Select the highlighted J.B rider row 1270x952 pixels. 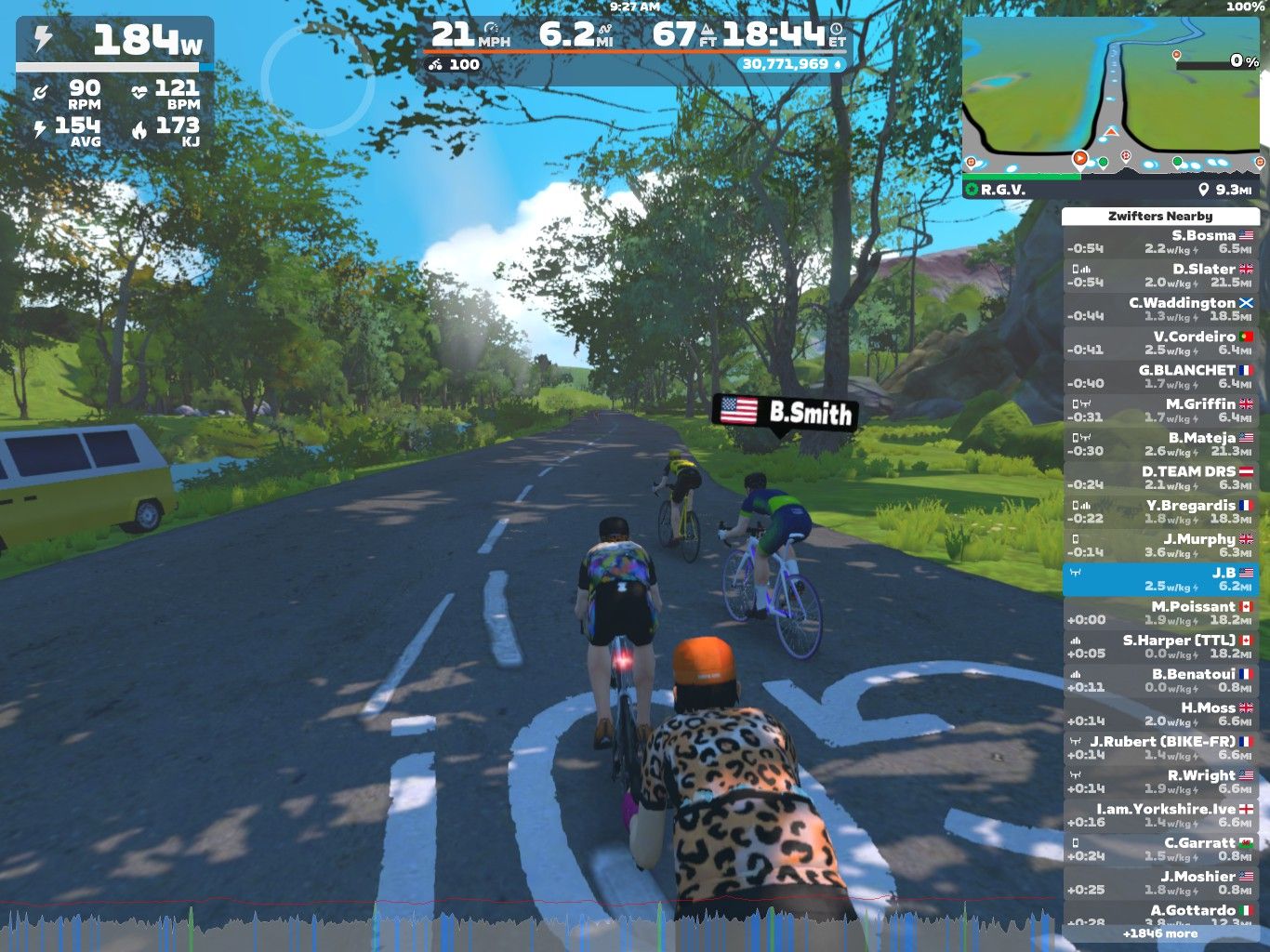pos(1160,579)
